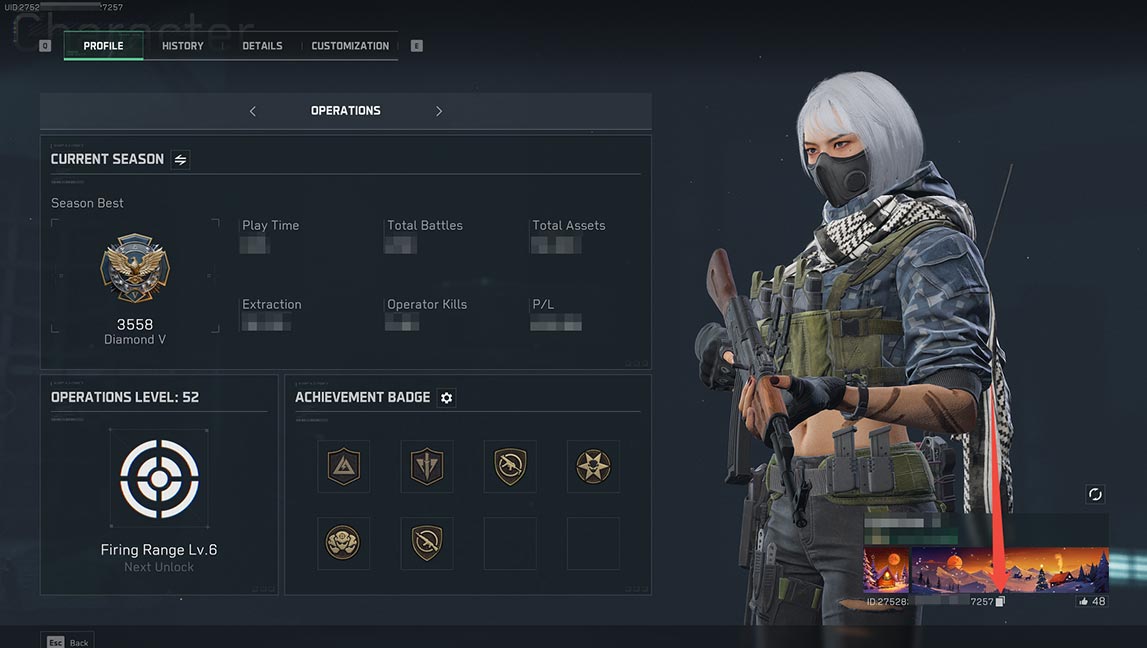Image resolution: width=1147 pixels, height=648 pixels.
Task: Click the refresh icon above the banner
Action: [1095, 494]
